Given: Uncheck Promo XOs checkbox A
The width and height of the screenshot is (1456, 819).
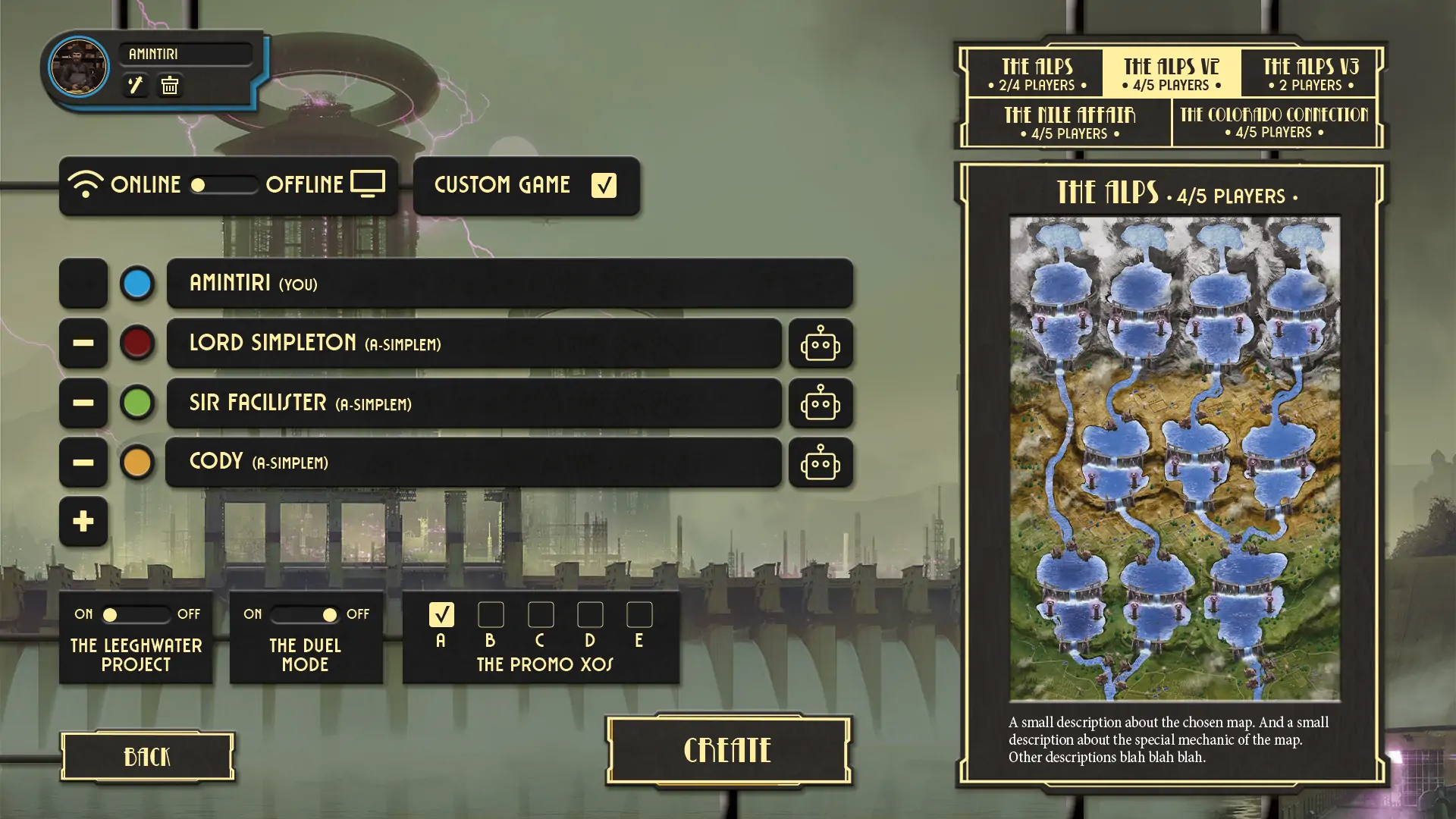Looking at the screenshot, I should [x=441, y=614].
